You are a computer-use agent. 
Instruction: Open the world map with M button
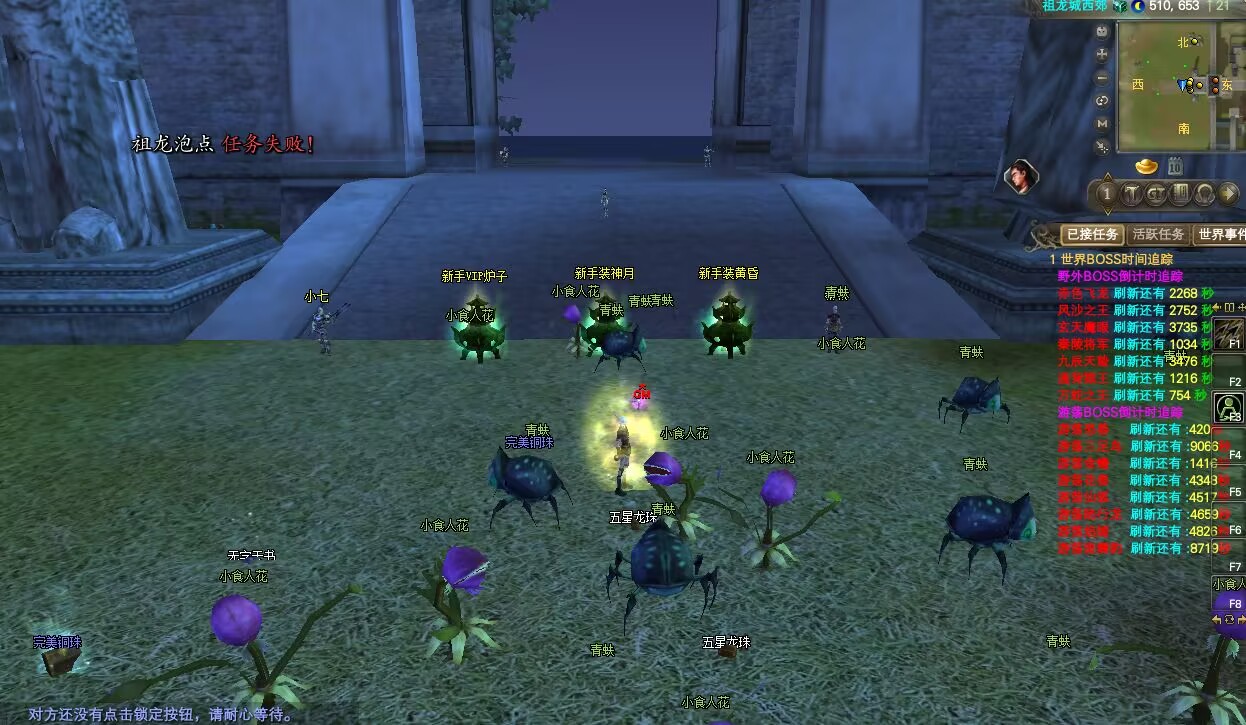coord(1102,123)
